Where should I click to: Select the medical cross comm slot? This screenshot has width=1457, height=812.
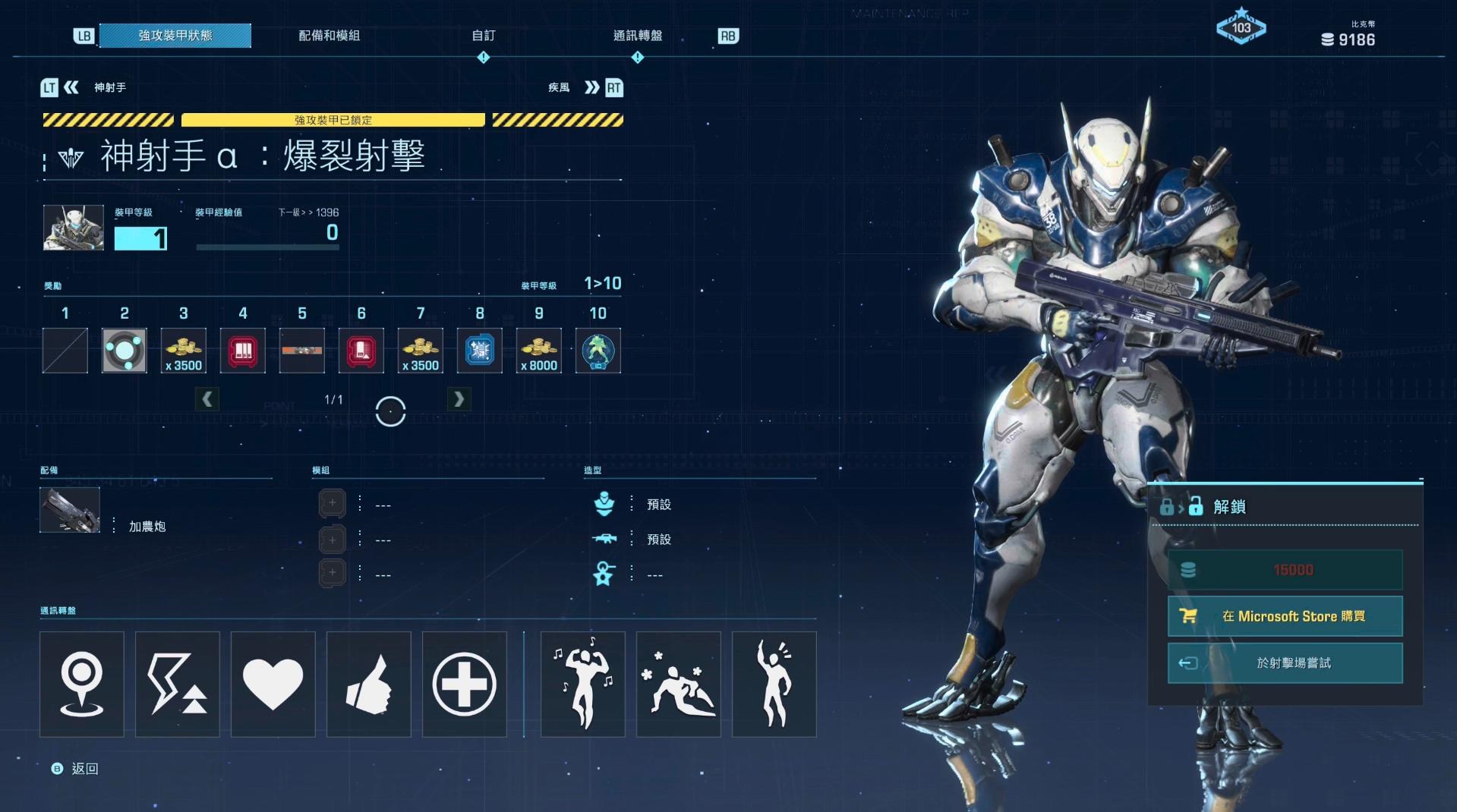464,684
